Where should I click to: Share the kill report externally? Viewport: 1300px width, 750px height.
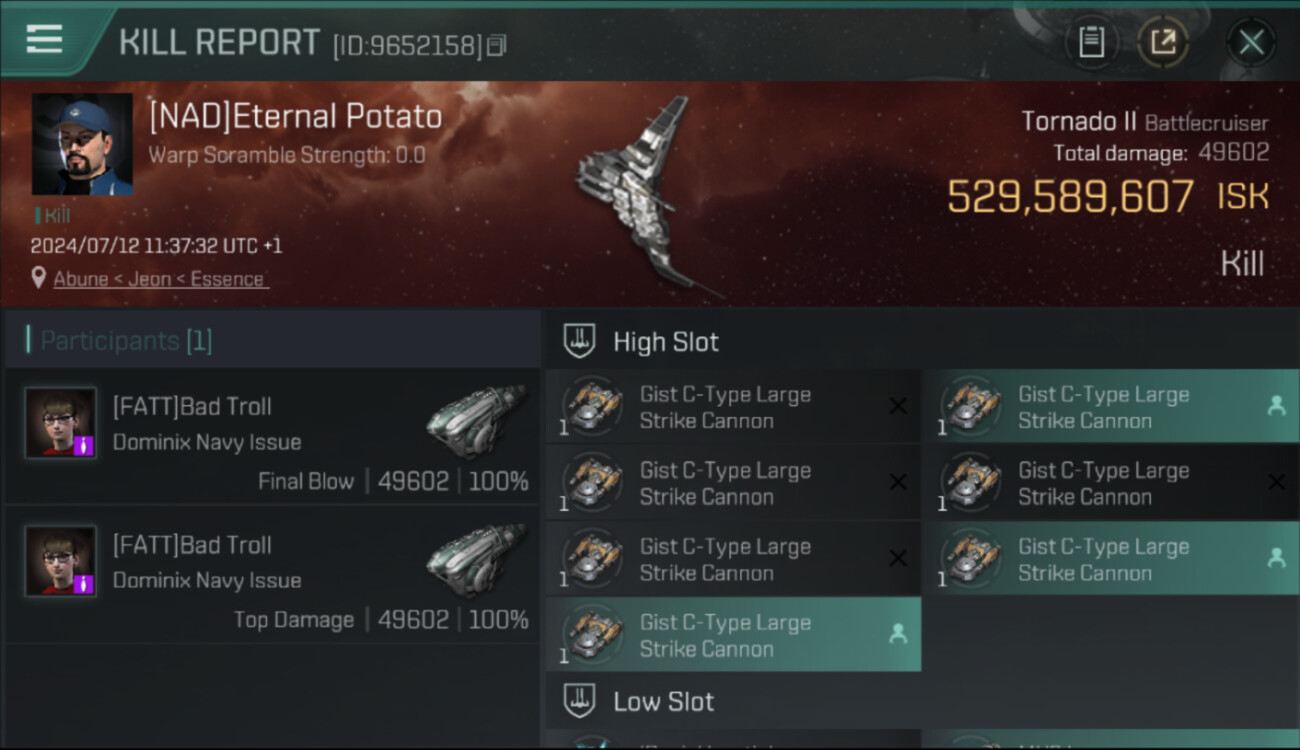(x=1163, y=42)
